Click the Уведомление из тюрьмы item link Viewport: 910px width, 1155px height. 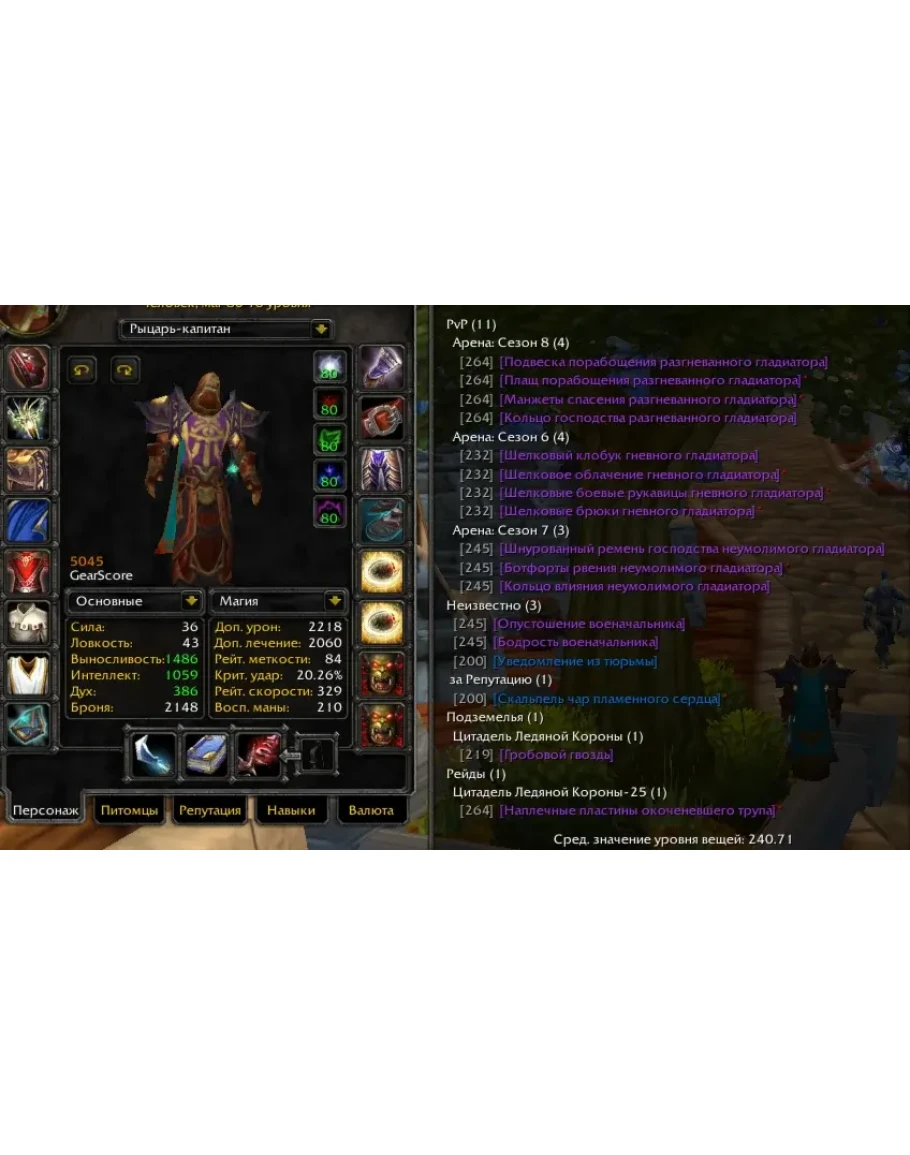(574, 661)
